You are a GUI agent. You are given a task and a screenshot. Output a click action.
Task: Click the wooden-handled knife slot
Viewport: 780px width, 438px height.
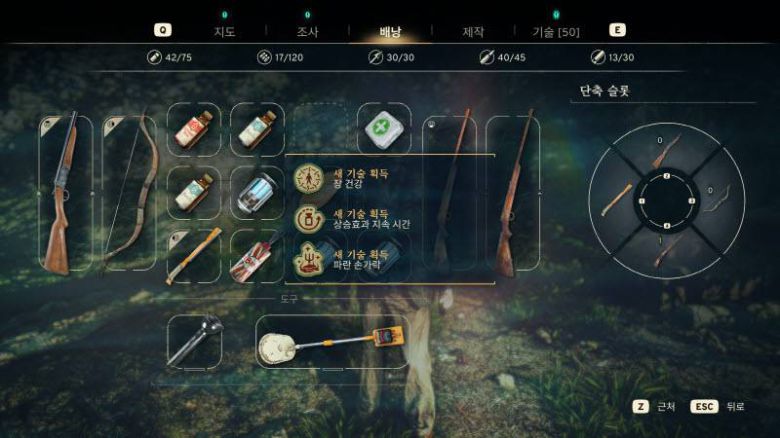coord(194,255)
